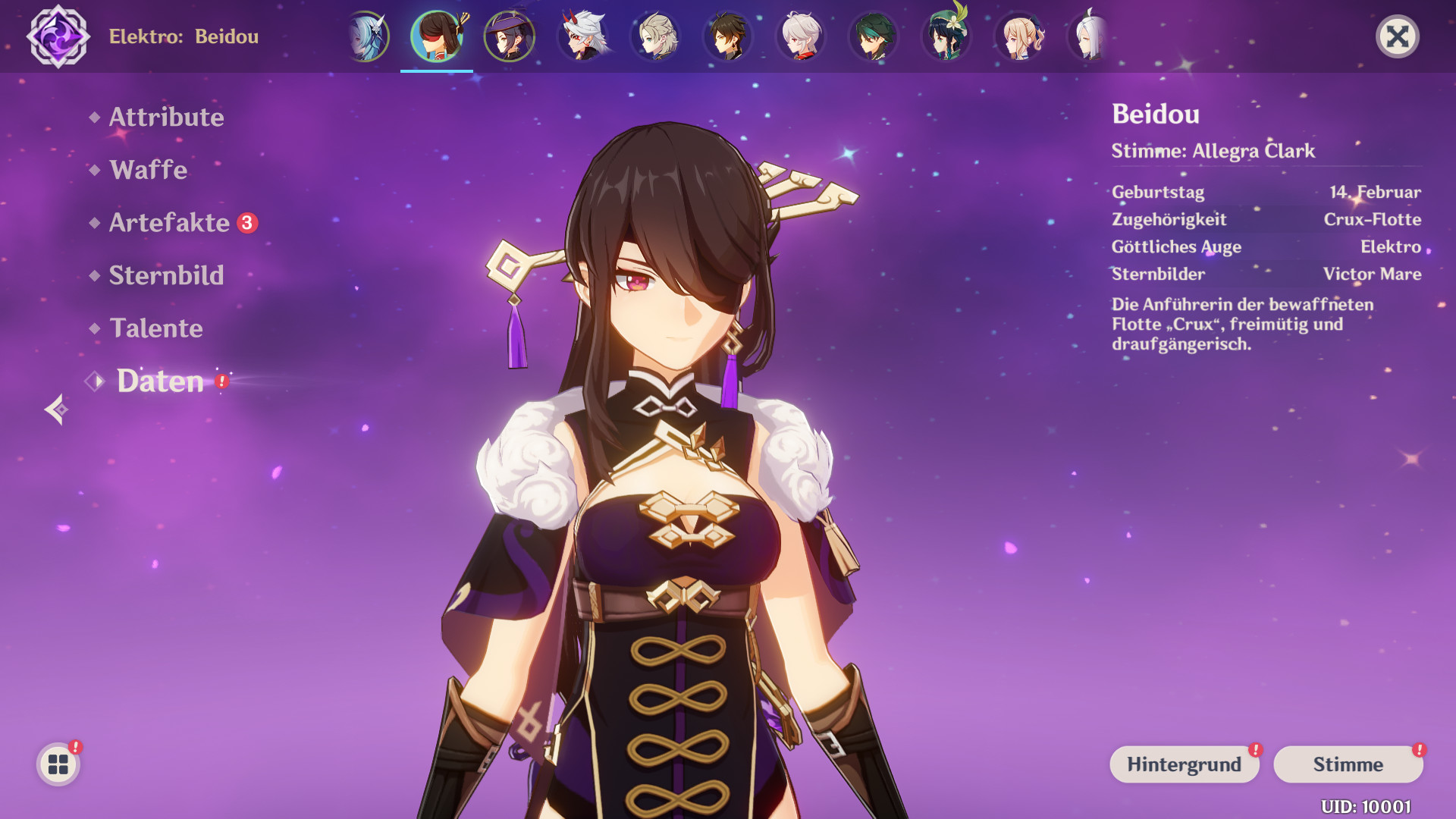1456x819 pixels.
Task: Switch to the Talente tab
Action: click(155, 329)
